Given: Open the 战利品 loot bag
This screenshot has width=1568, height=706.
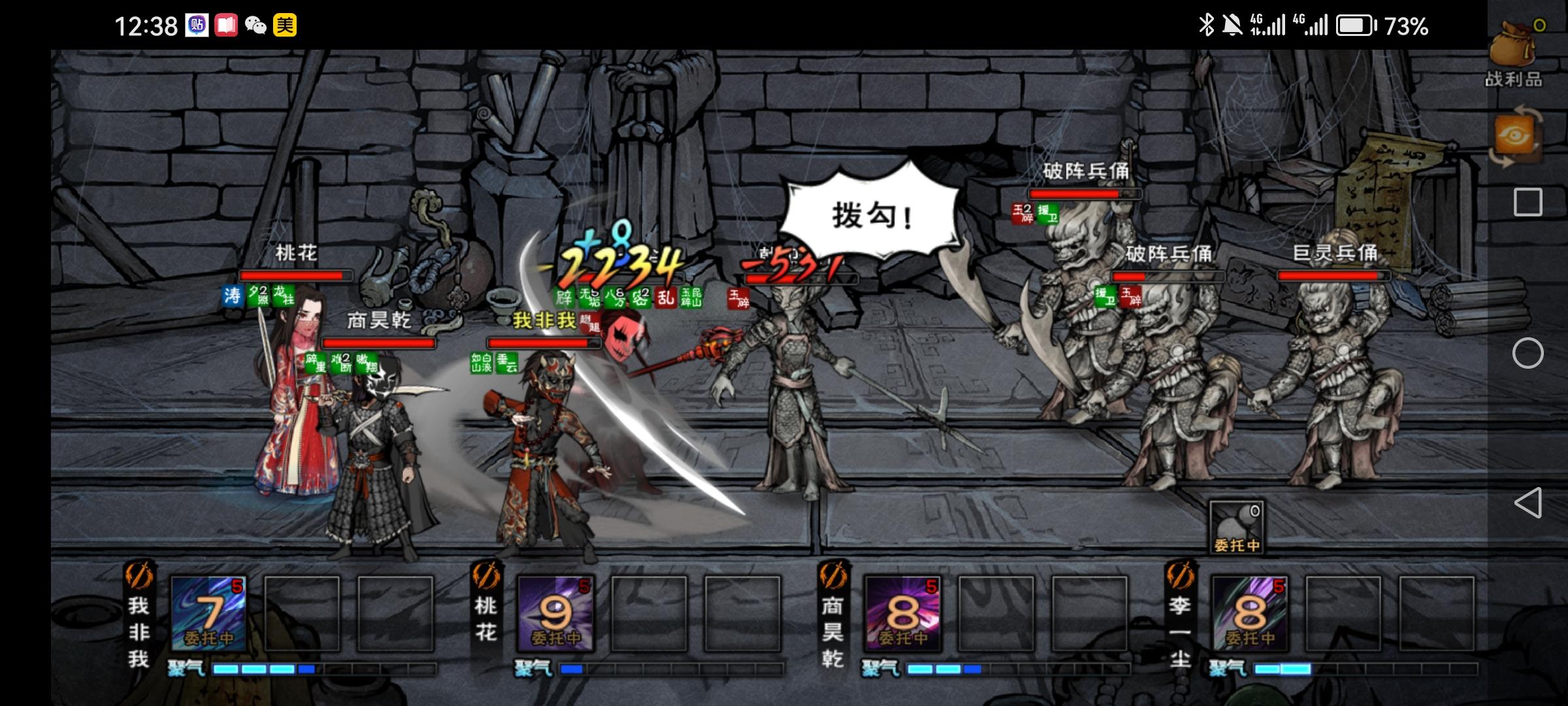Looking at the screenshot, I should pyautogui.click(x=1514, y=52).
